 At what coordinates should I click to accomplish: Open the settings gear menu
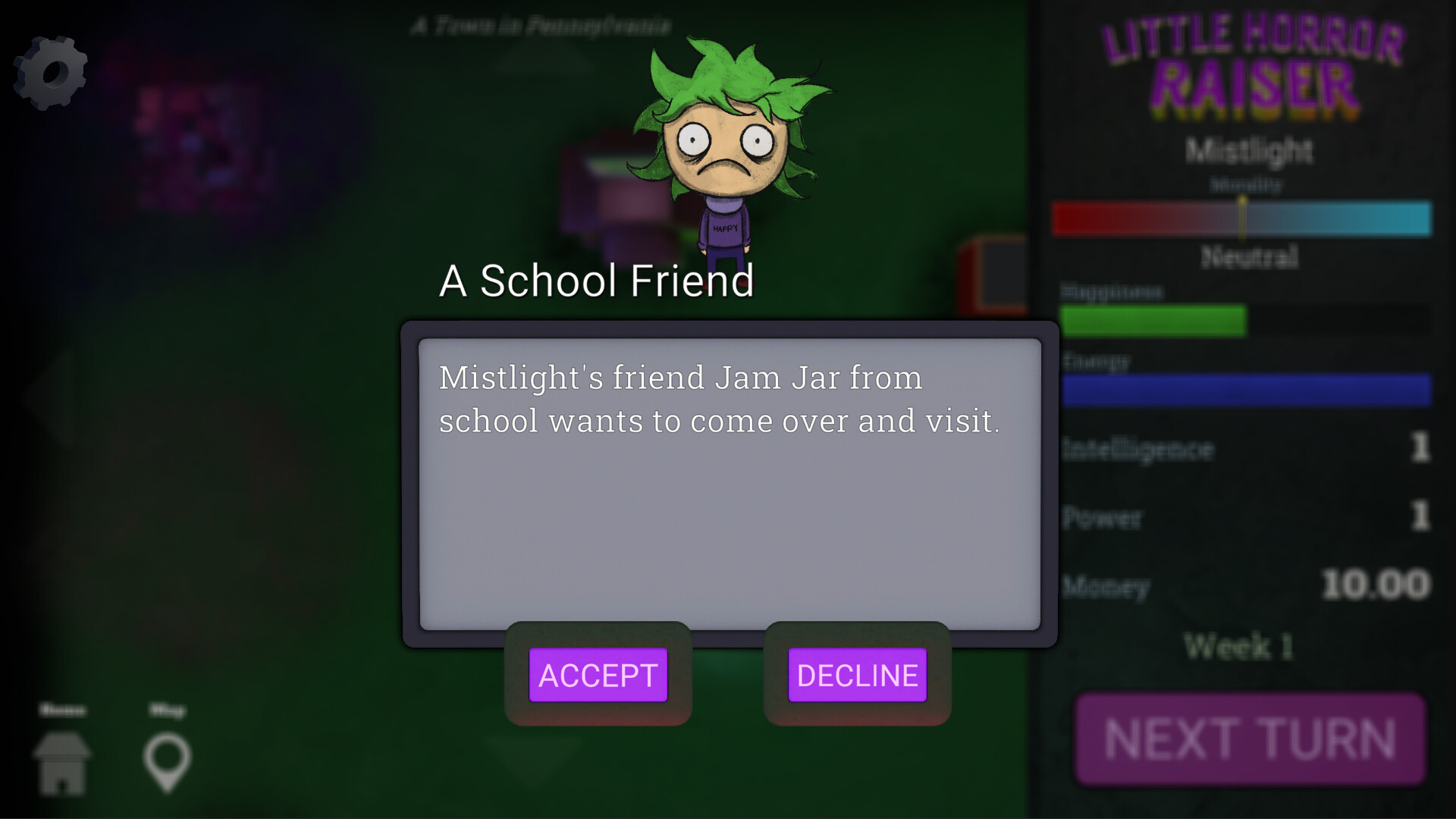pos(50,72)
